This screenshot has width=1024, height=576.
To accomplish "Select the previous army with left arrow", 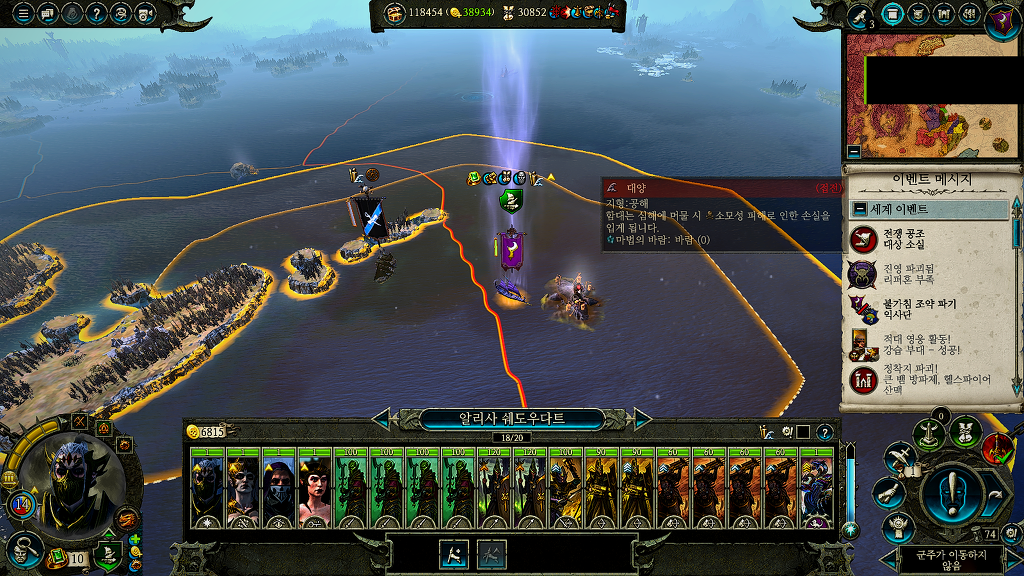I will click(382, 418).
